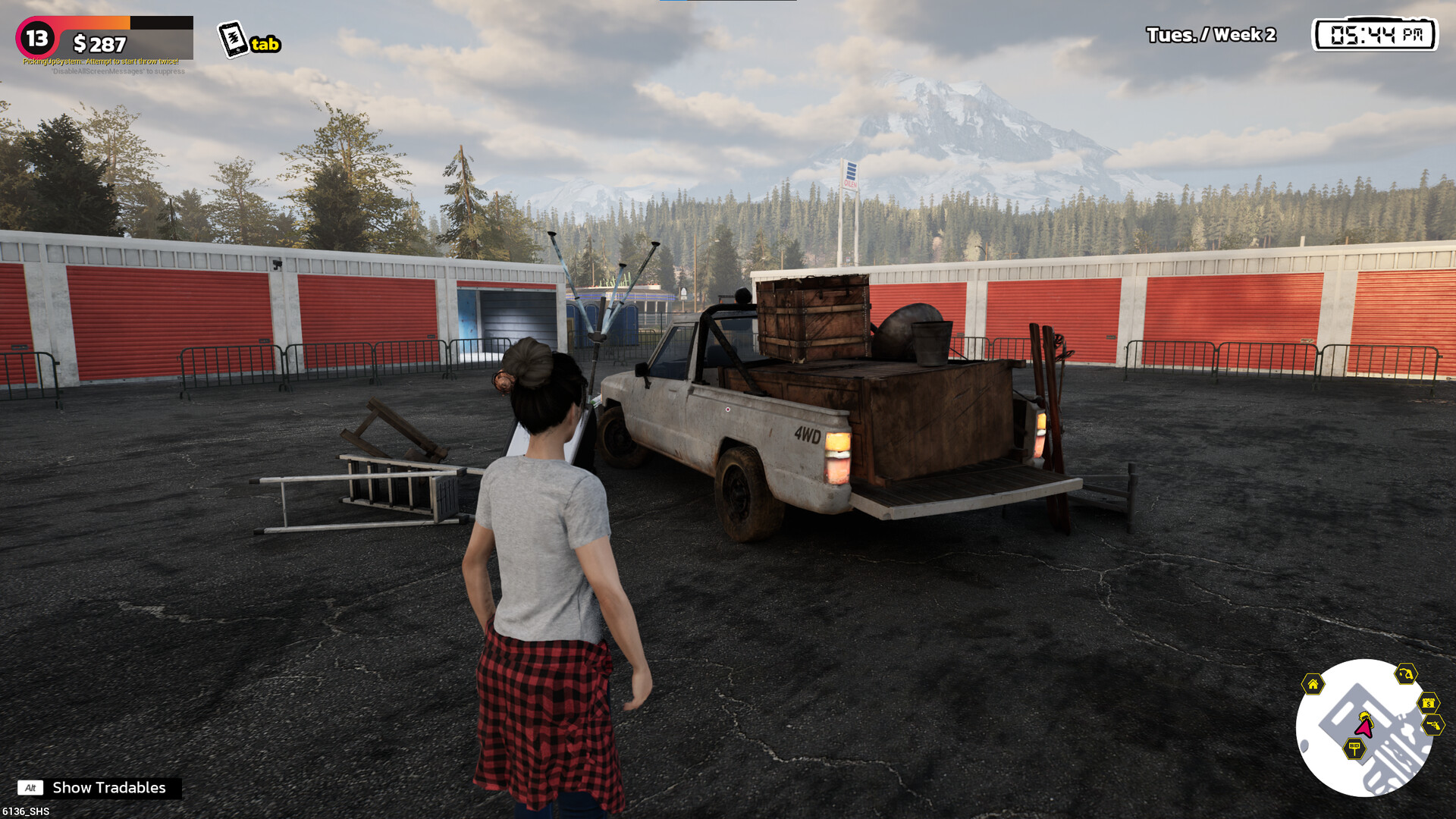Click the BID sign marker on the minimap
The height and width of the screenshot is (819, 1456).
point(1354,749)
